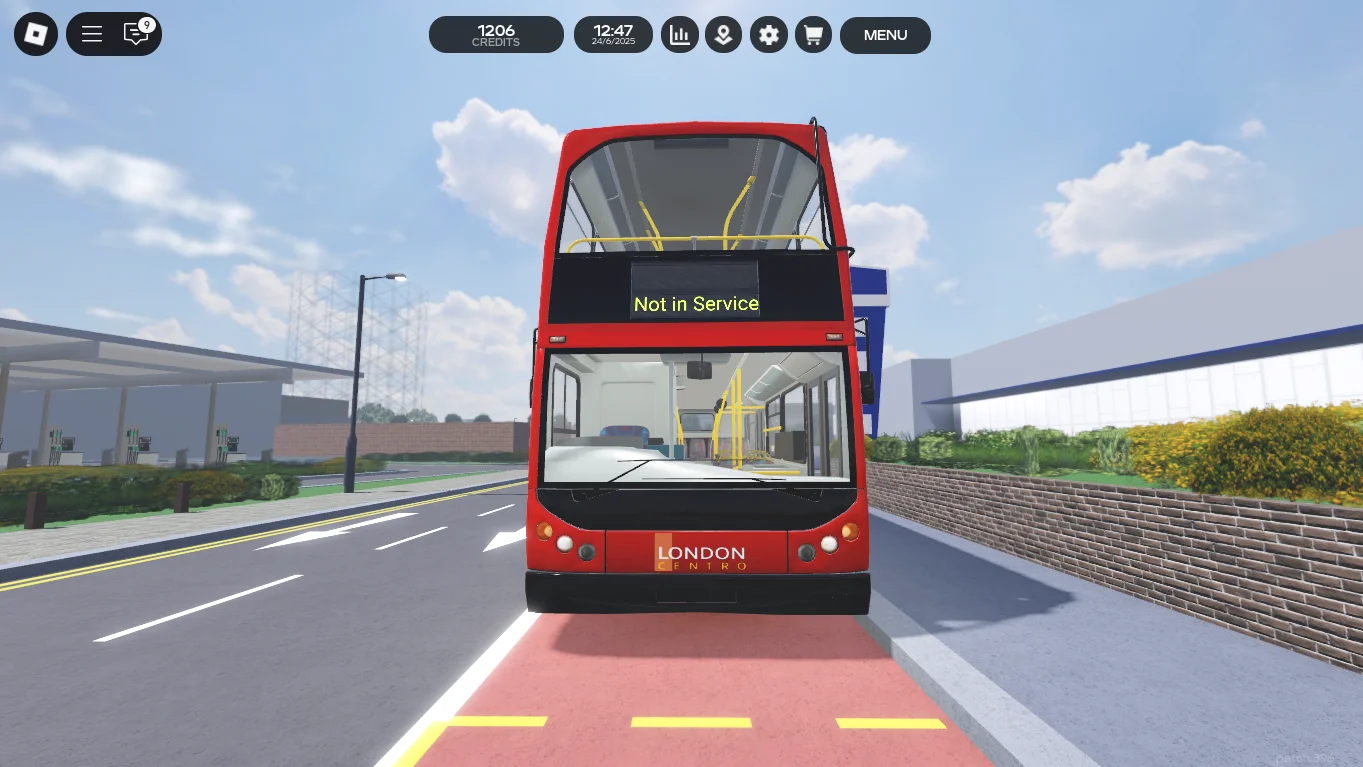Open the shopping cart store
The height and width of the screenshot is (767, 1363).
click(x=813, y=35)
